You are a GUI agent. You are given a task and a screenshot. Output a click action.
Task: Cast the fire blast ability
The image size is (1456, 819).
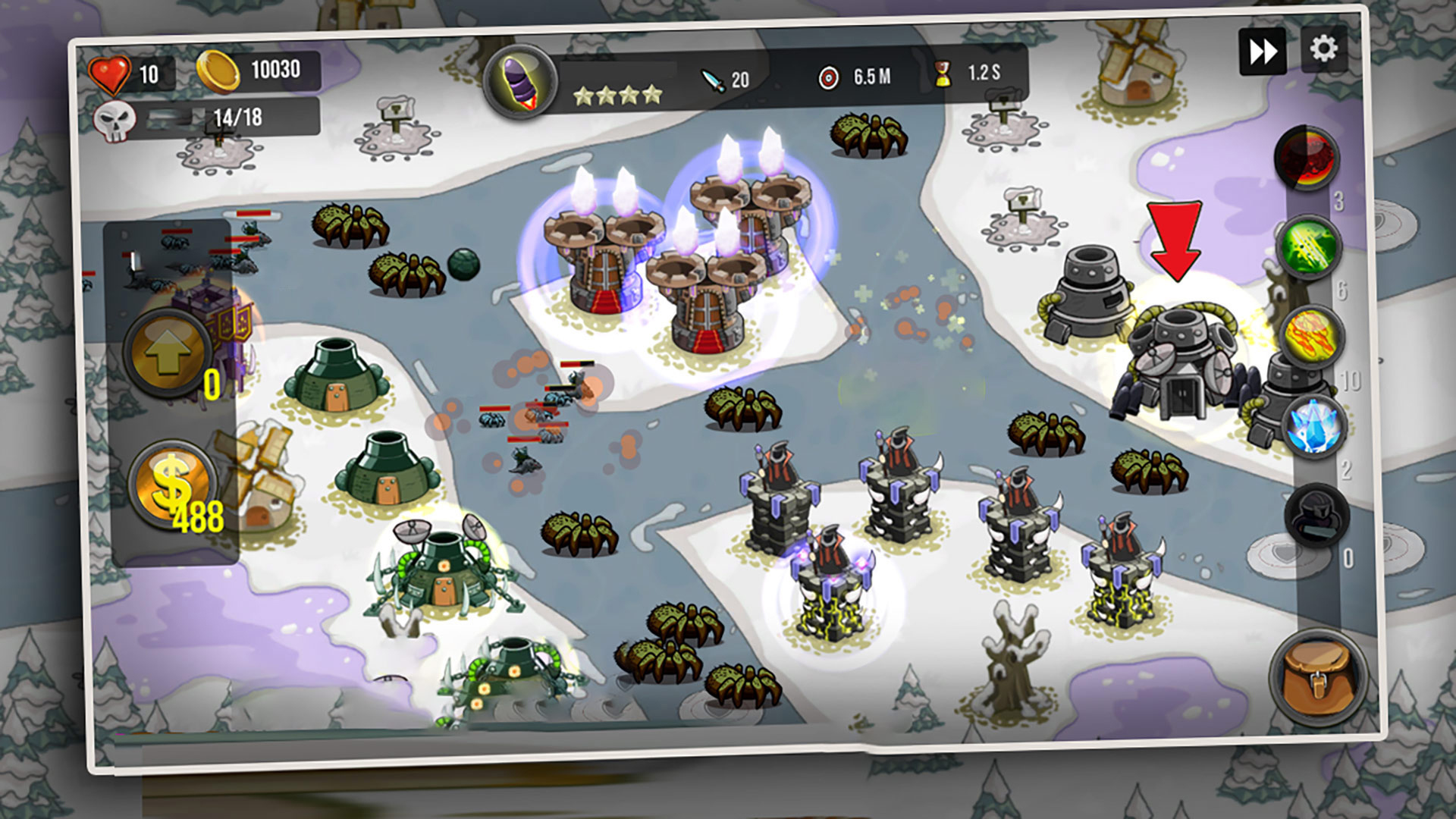pyautogui.click(x=1310, y=336)
